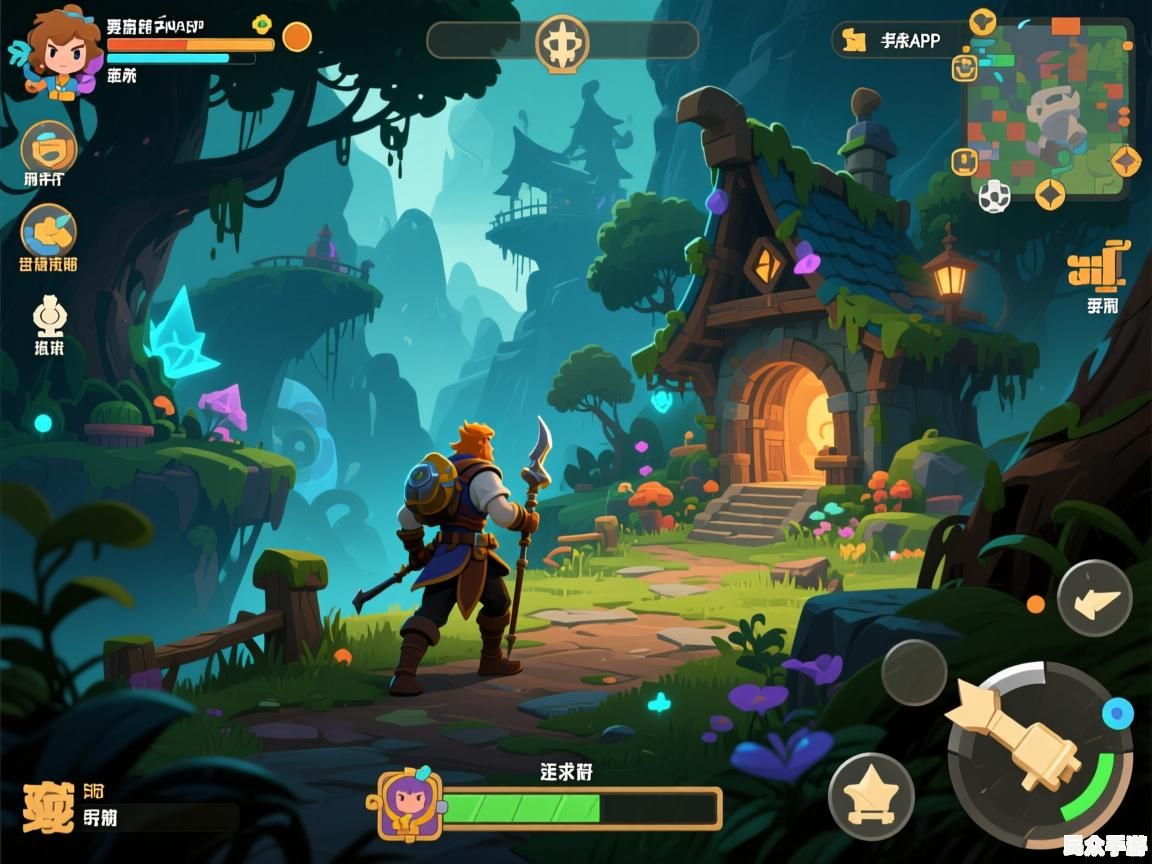Viewport: 1152px width, 864px height.
Task: Click the smiley face icon left of minimap
Action: click(x=964, y=67)
